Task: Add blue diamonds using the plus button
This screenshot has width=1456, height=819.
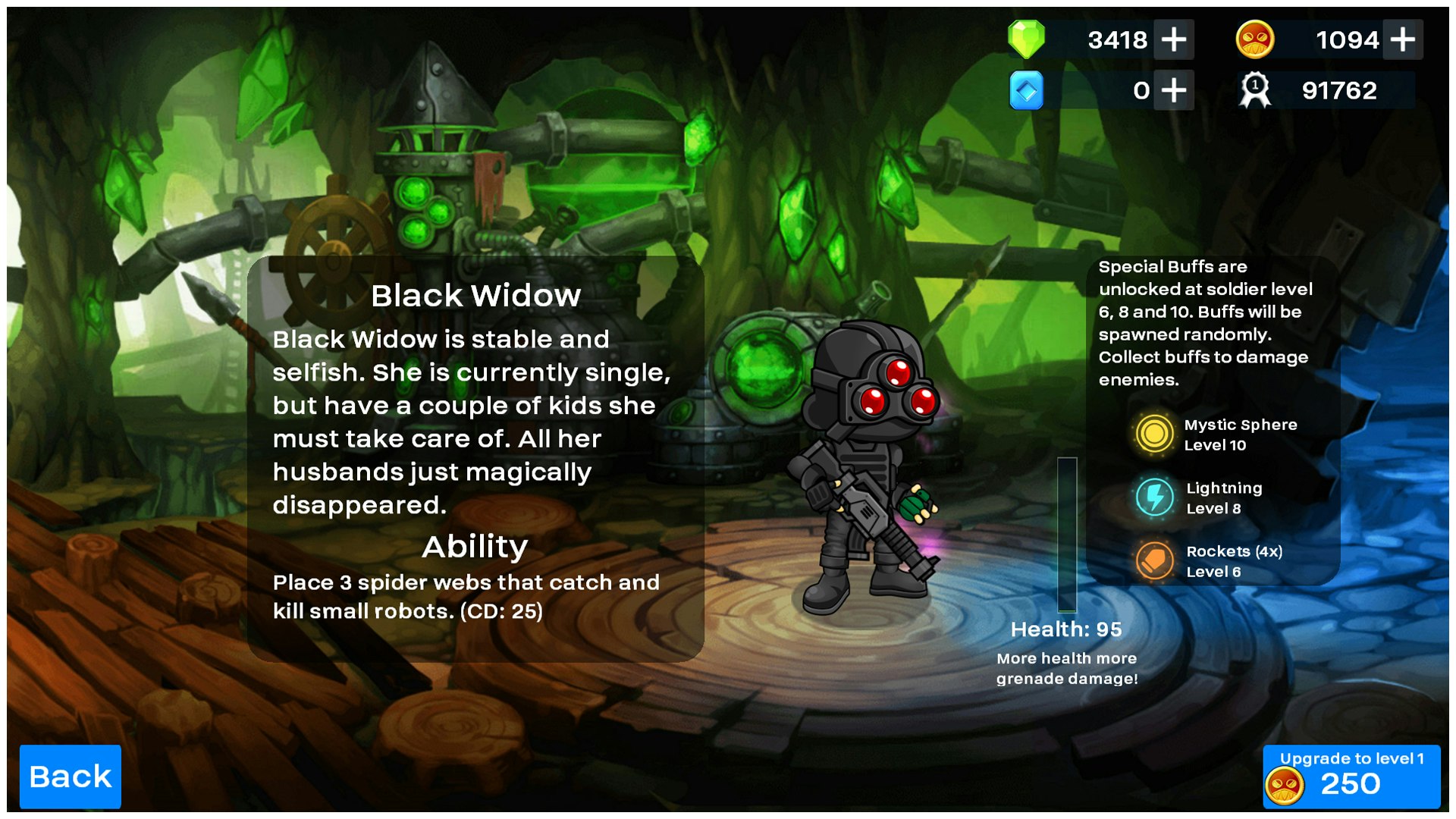Action: pyautogui.click(x=1173, y=91)
